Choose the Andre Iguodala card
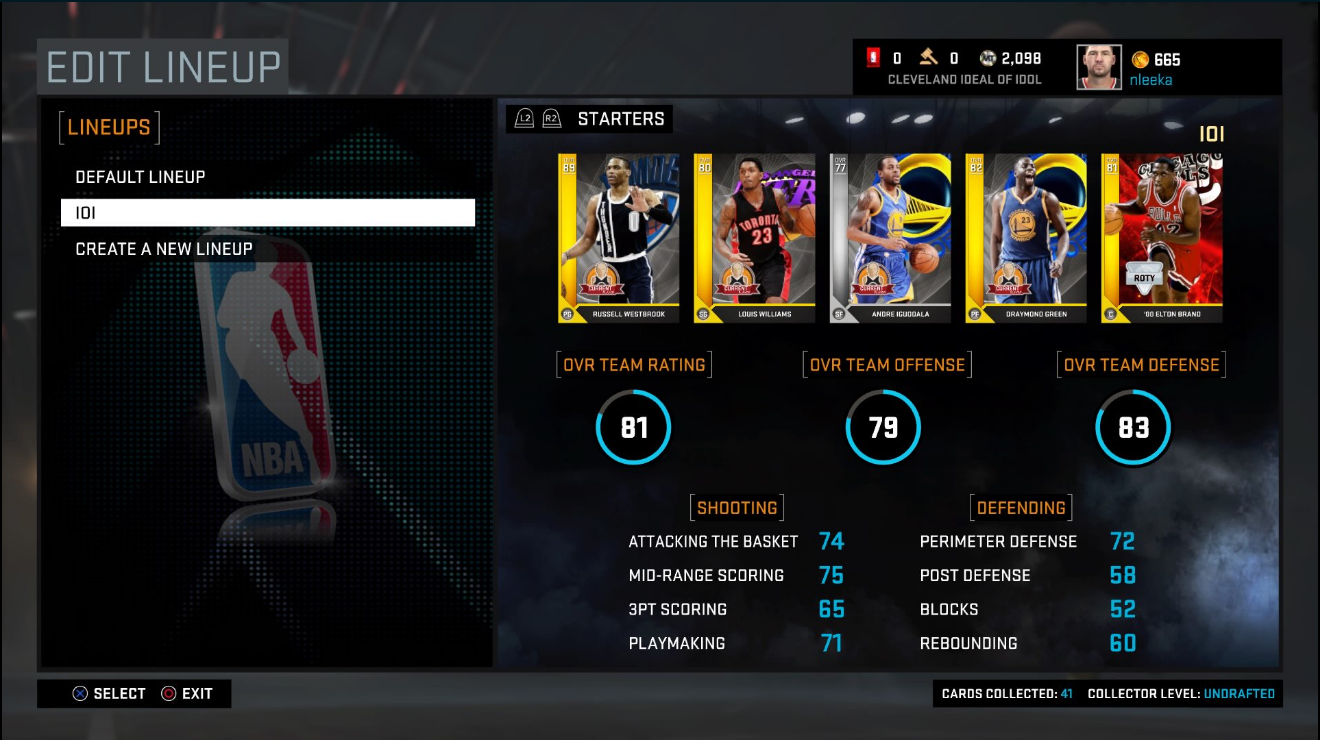This screenshot has width=1320, height=740. pos(890,238)
